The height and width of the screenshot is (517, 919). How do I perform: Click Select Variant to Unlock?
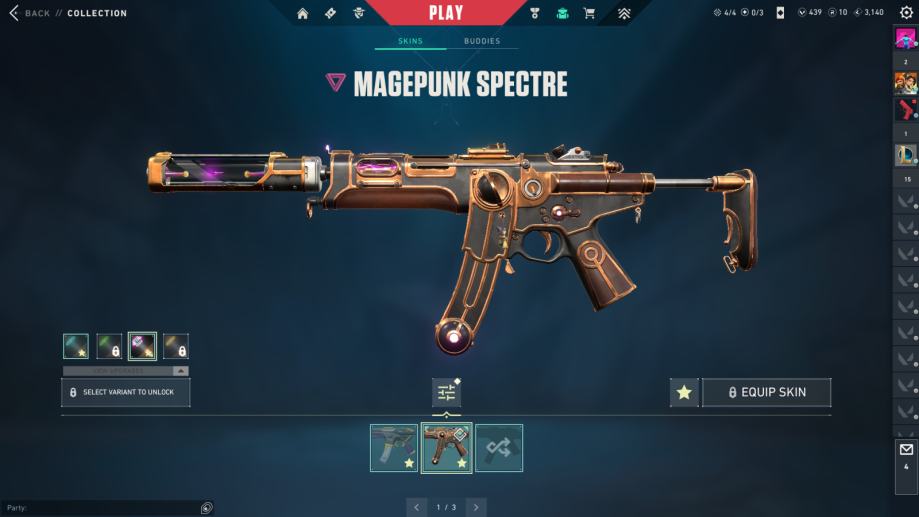tap(126, 393)
